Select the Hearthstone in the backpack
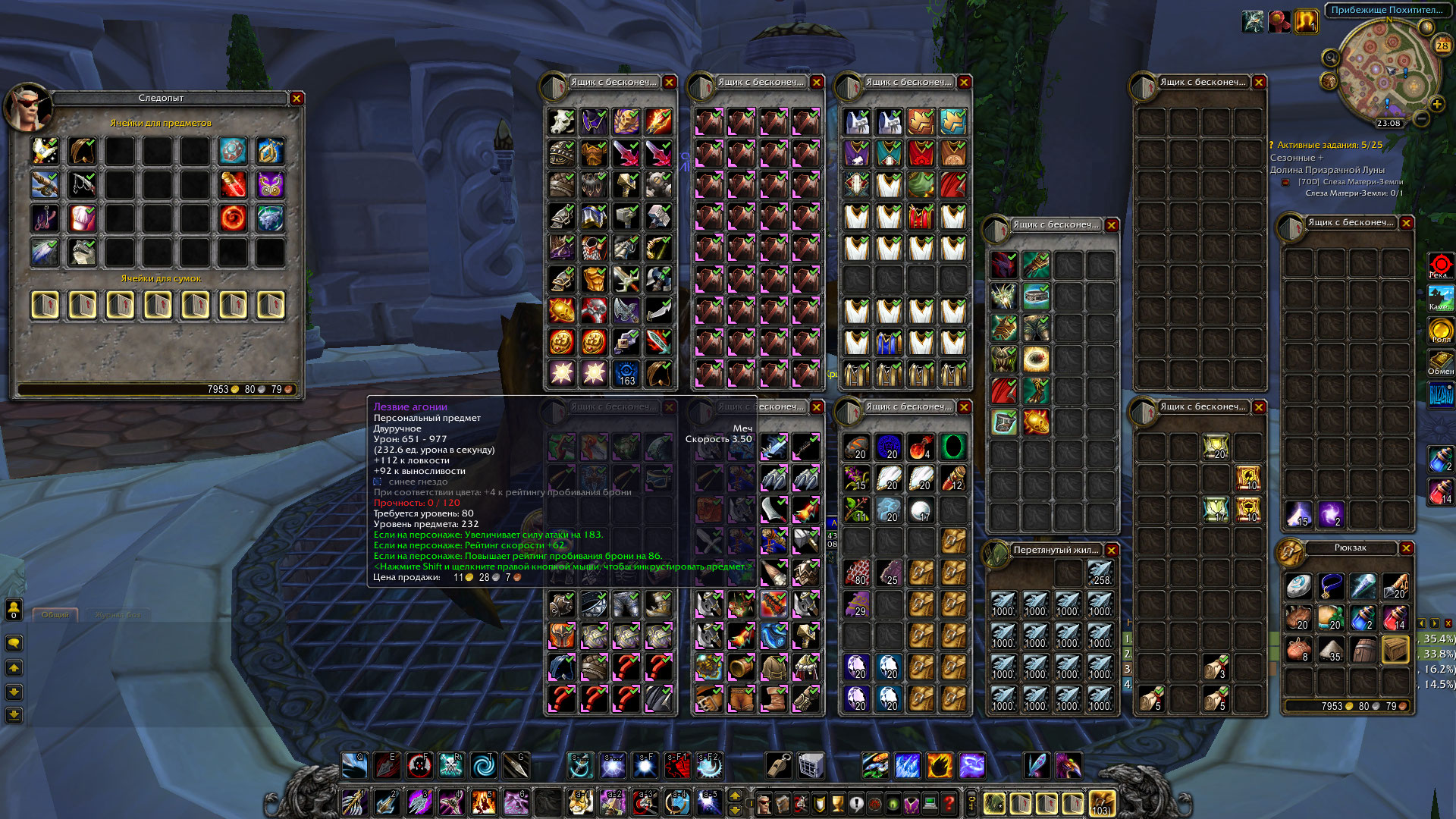 [x=1298, y=585]
